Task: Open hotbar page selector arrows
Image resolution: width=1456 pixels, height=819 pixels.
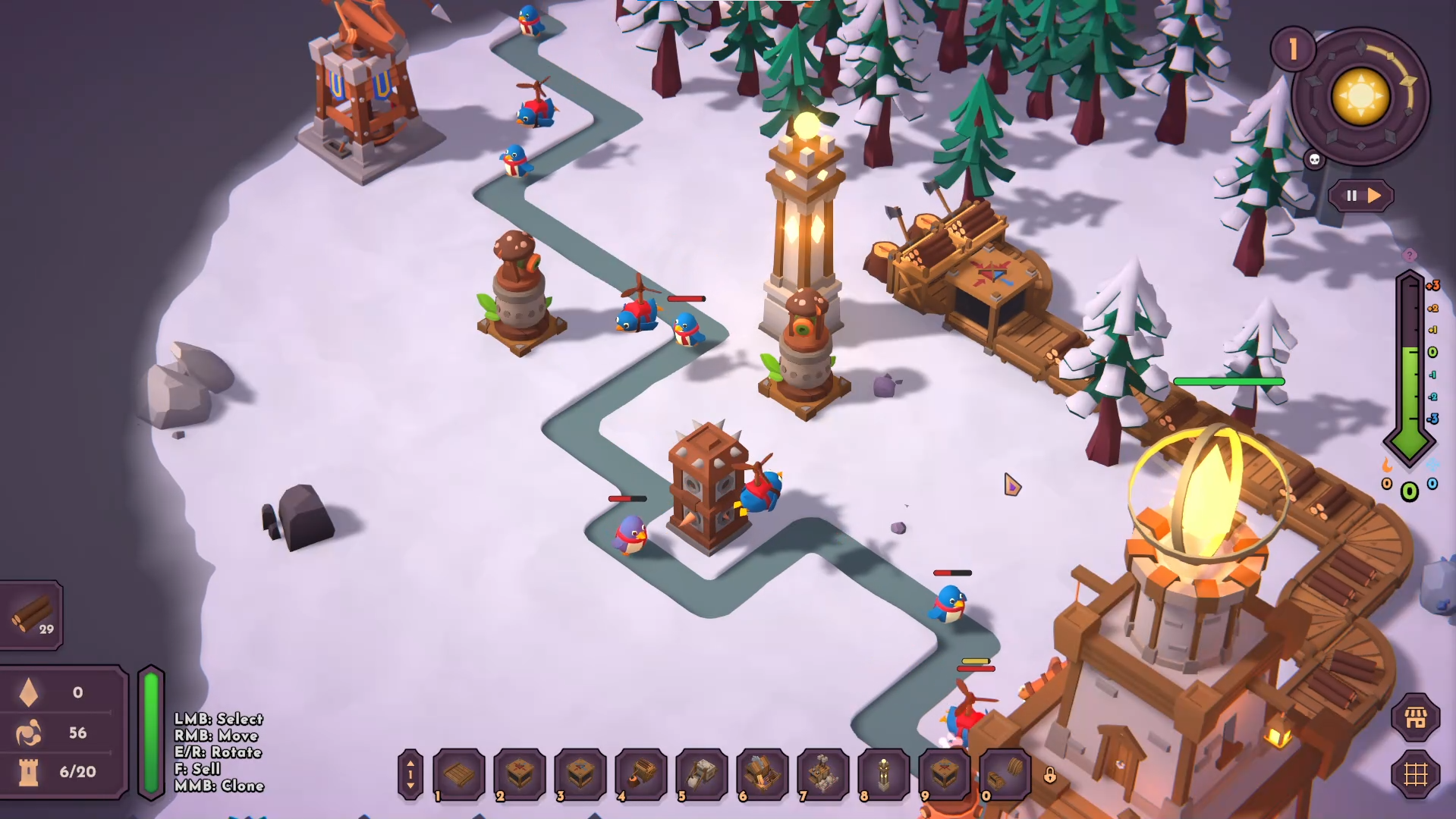Action: pos(410,775)
